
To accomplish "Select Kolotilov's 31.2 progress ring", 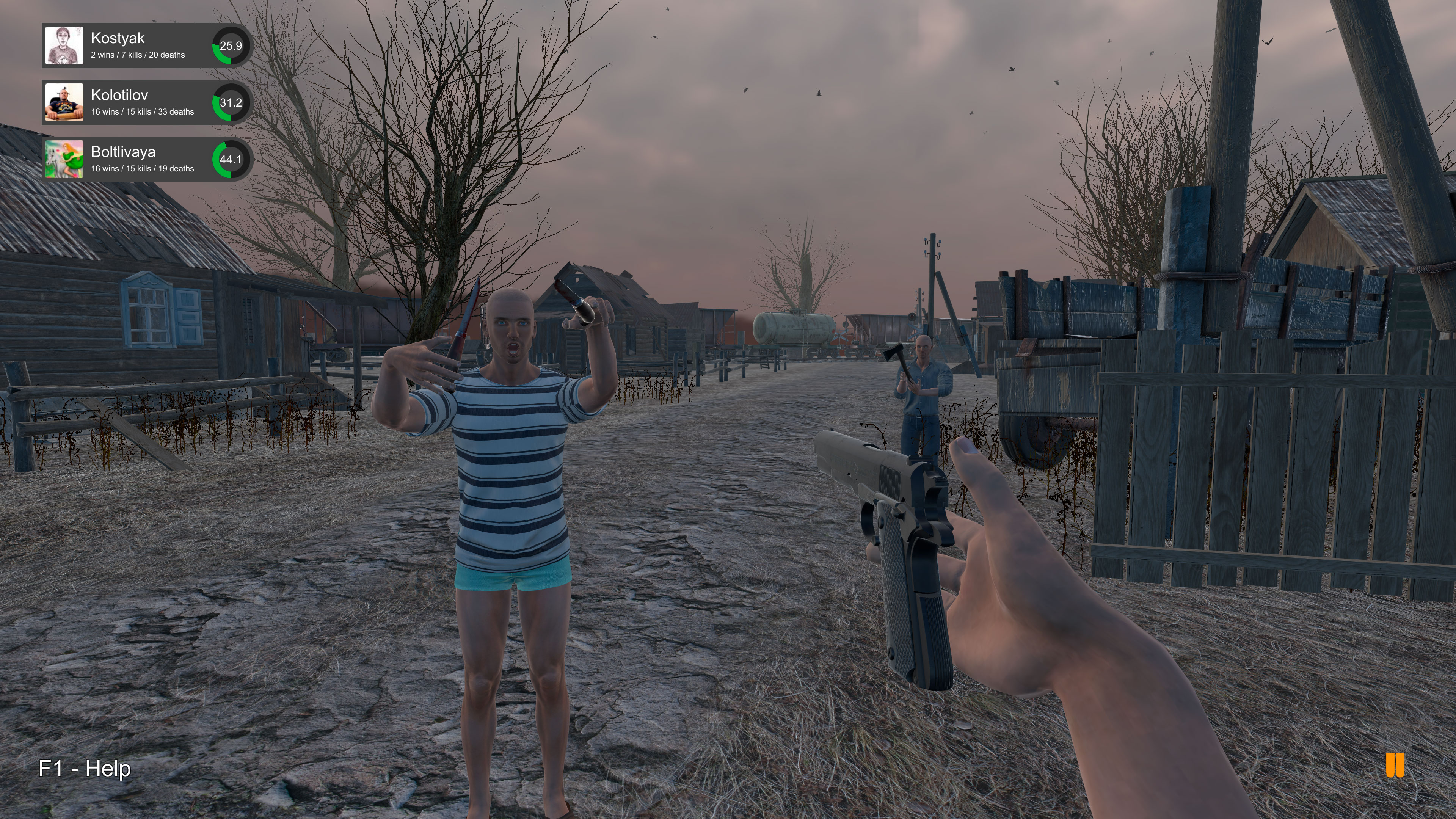I will pos(231,104).
